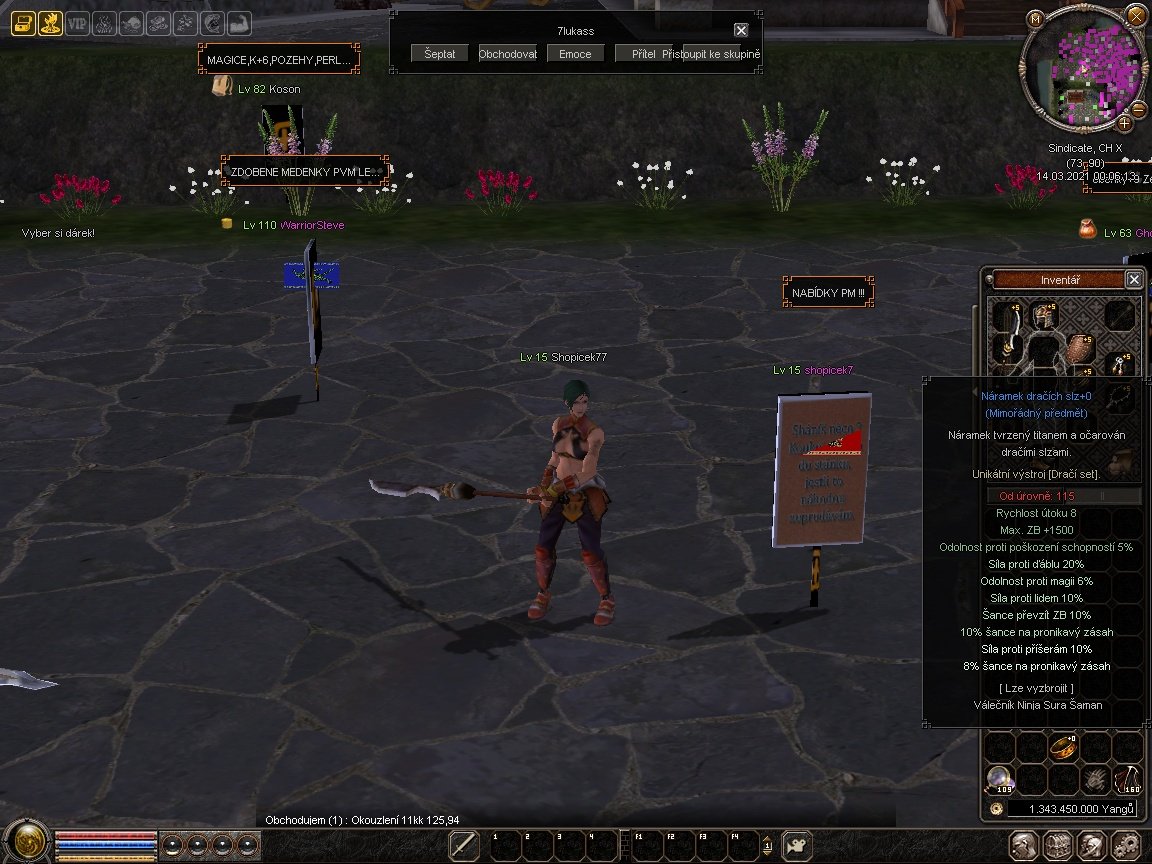The image size is (1152, 864).
Task: Select the equipped helmet slot
Action: (x=1045, y=318)
